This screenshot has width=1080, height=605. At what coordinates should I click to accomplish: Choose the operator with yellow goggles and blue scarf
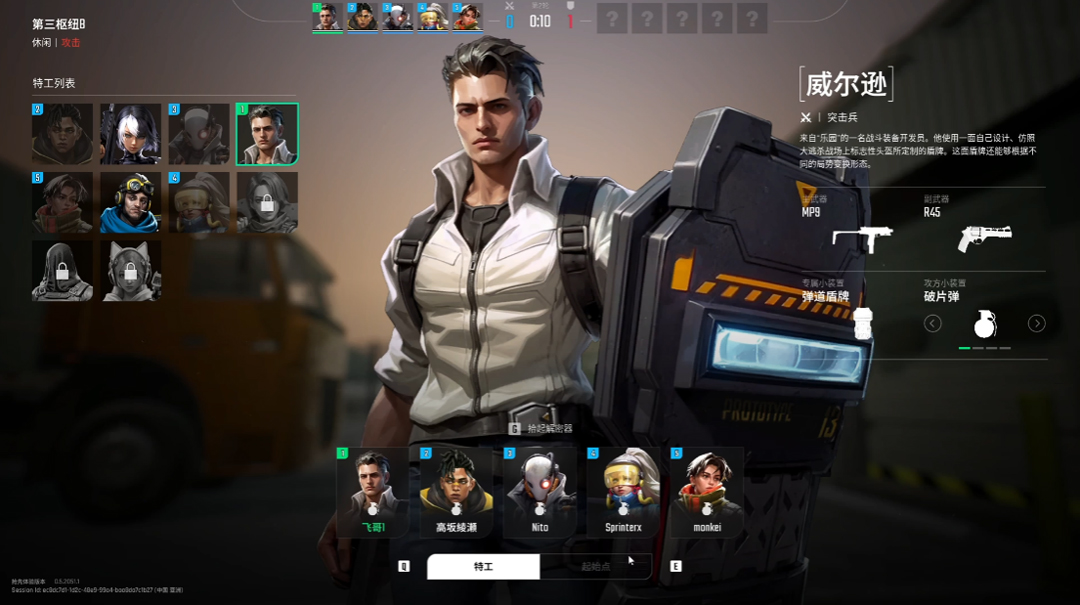point(130,202)
